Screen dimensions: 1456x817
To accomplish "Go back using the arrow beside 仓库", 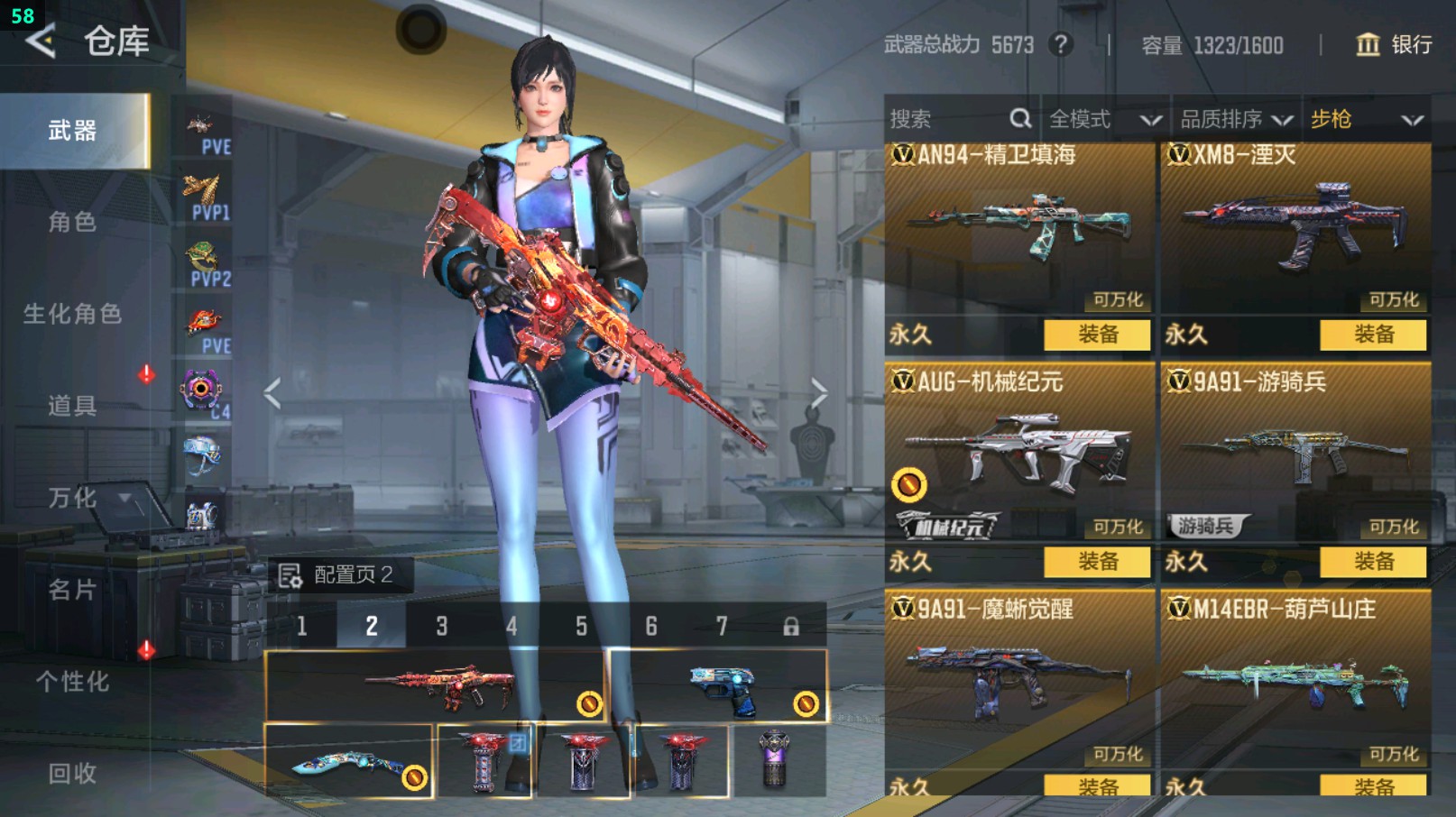I will 41,41.
